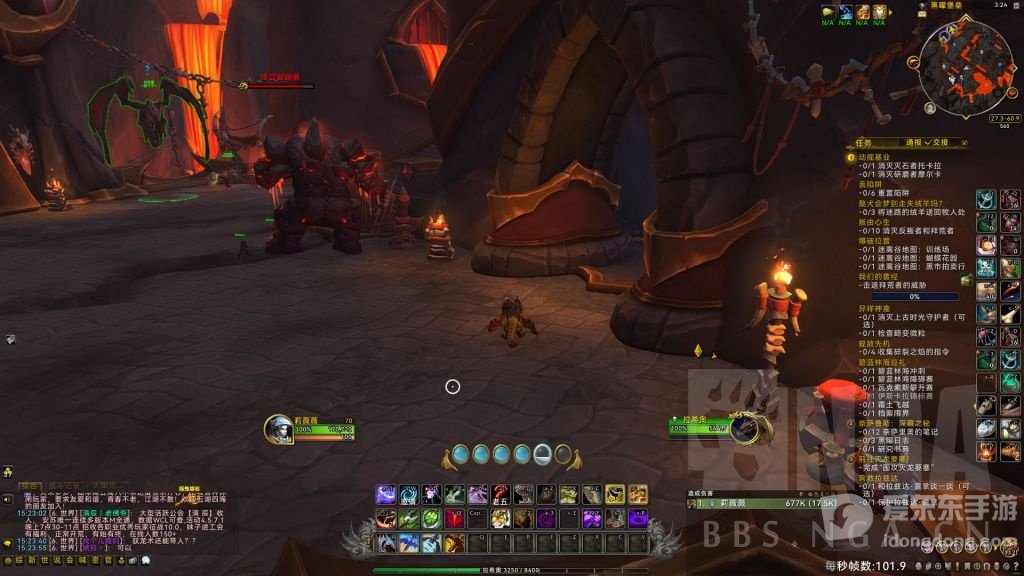The width and height of the screenshot is (1024, 576).
Task: Select the 莉薇薇 player portrait frame
Action: 279,429
